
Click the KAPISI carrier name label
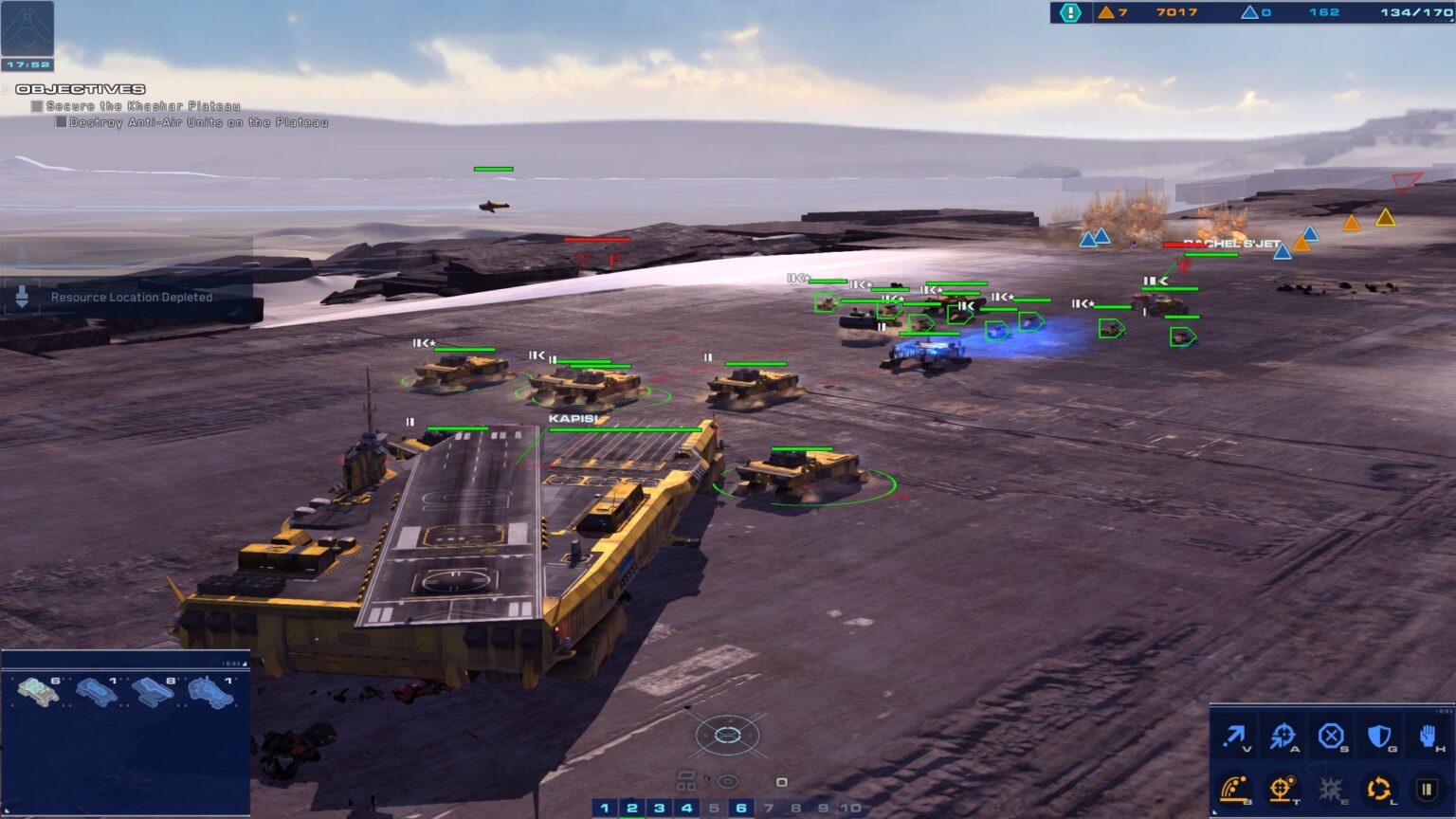pos(573,415)
